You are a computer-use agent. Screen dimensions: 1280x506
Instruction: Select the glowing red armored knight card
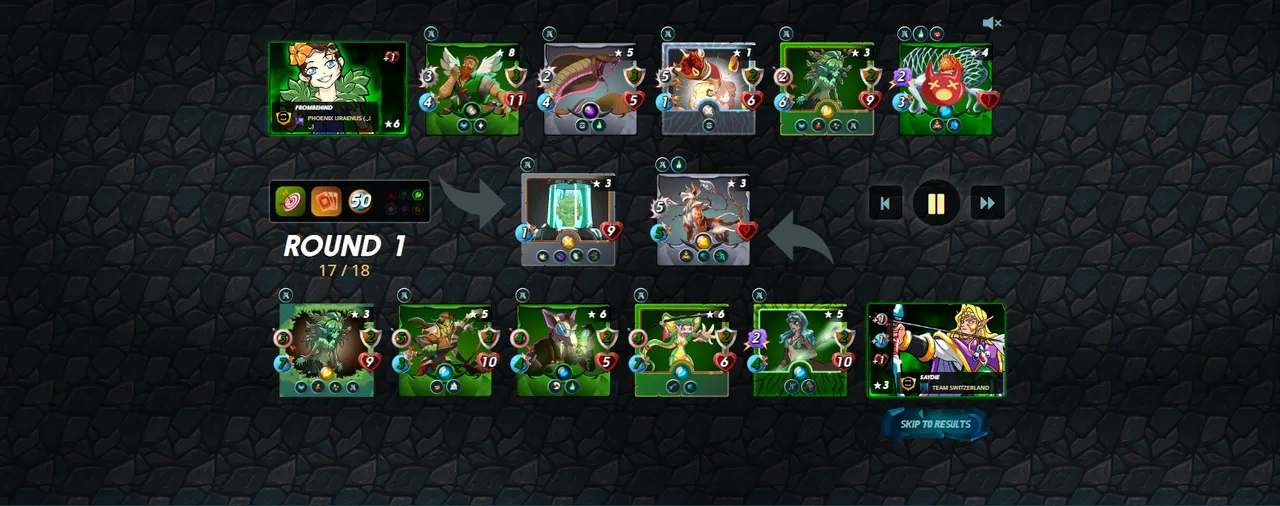point(708,88)
